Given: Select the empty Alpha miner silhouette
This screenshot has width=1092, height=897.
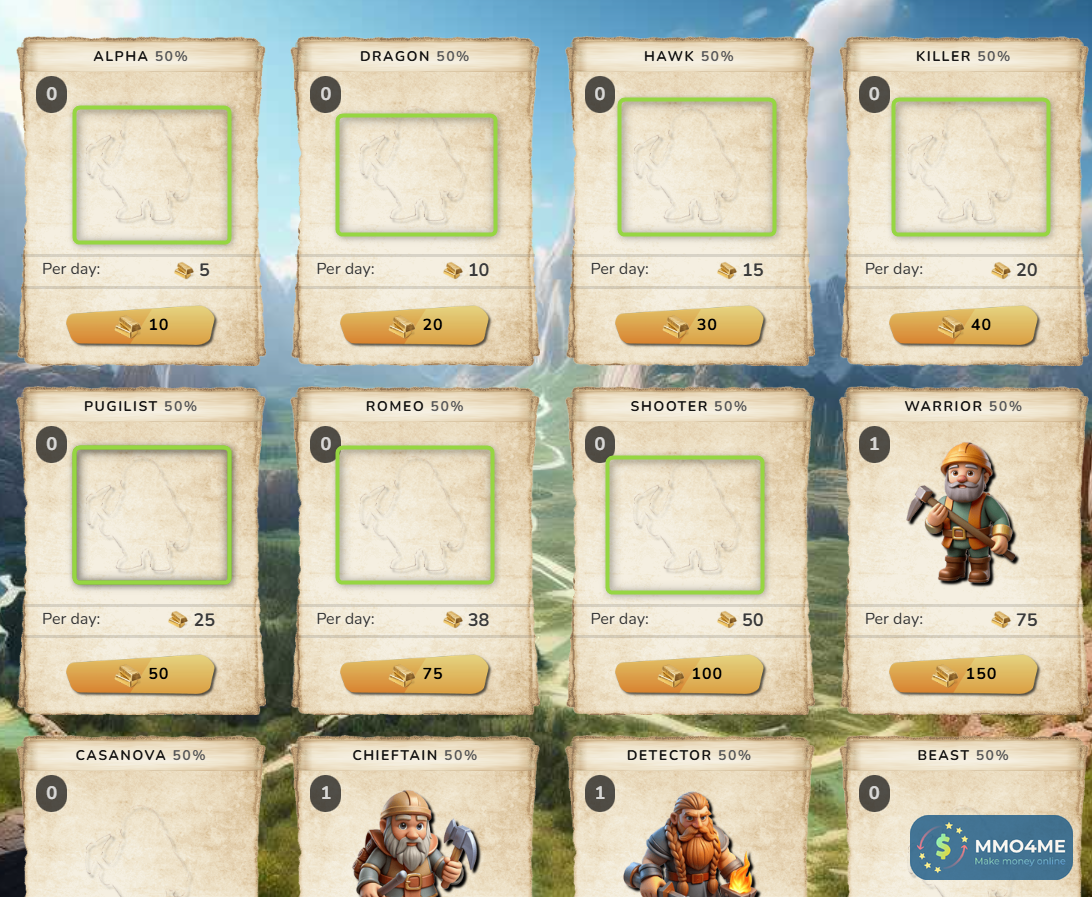Looking at the screenshot, I should (152, 175).
